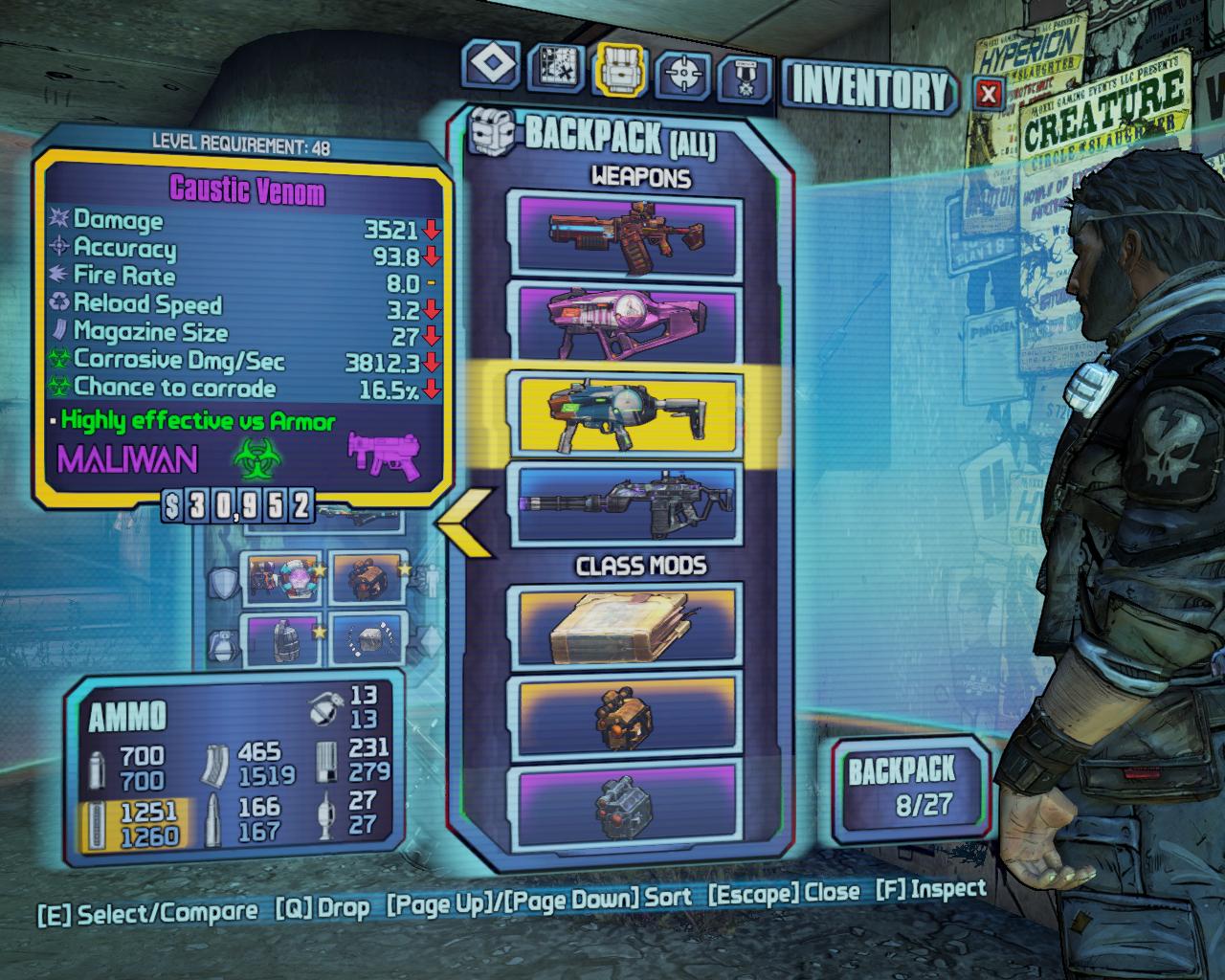Click the equipped shield slot
Viewport: 1225px width, 980px height.
click(x=281, y=578)
